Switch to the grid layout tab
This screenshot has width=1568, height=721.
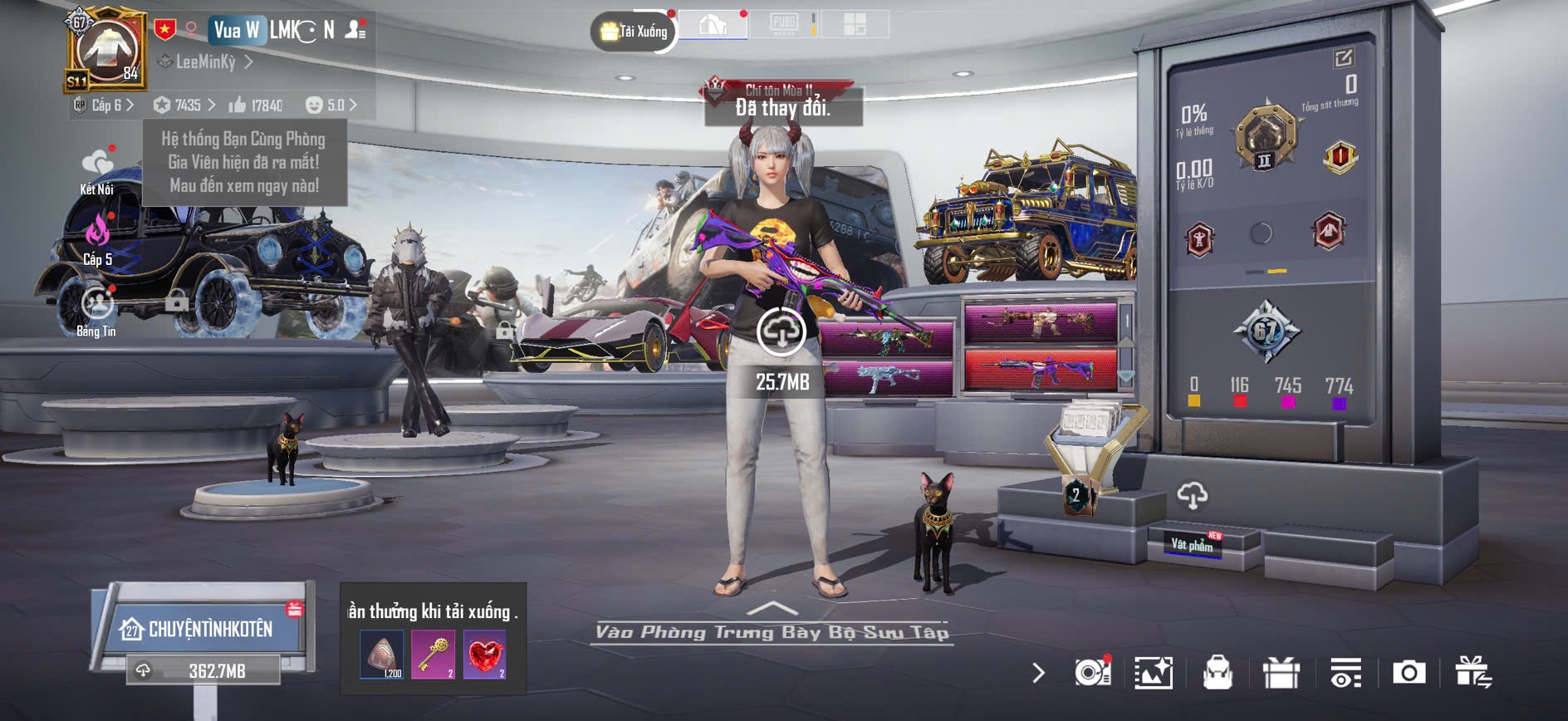[x=855, y=24]
